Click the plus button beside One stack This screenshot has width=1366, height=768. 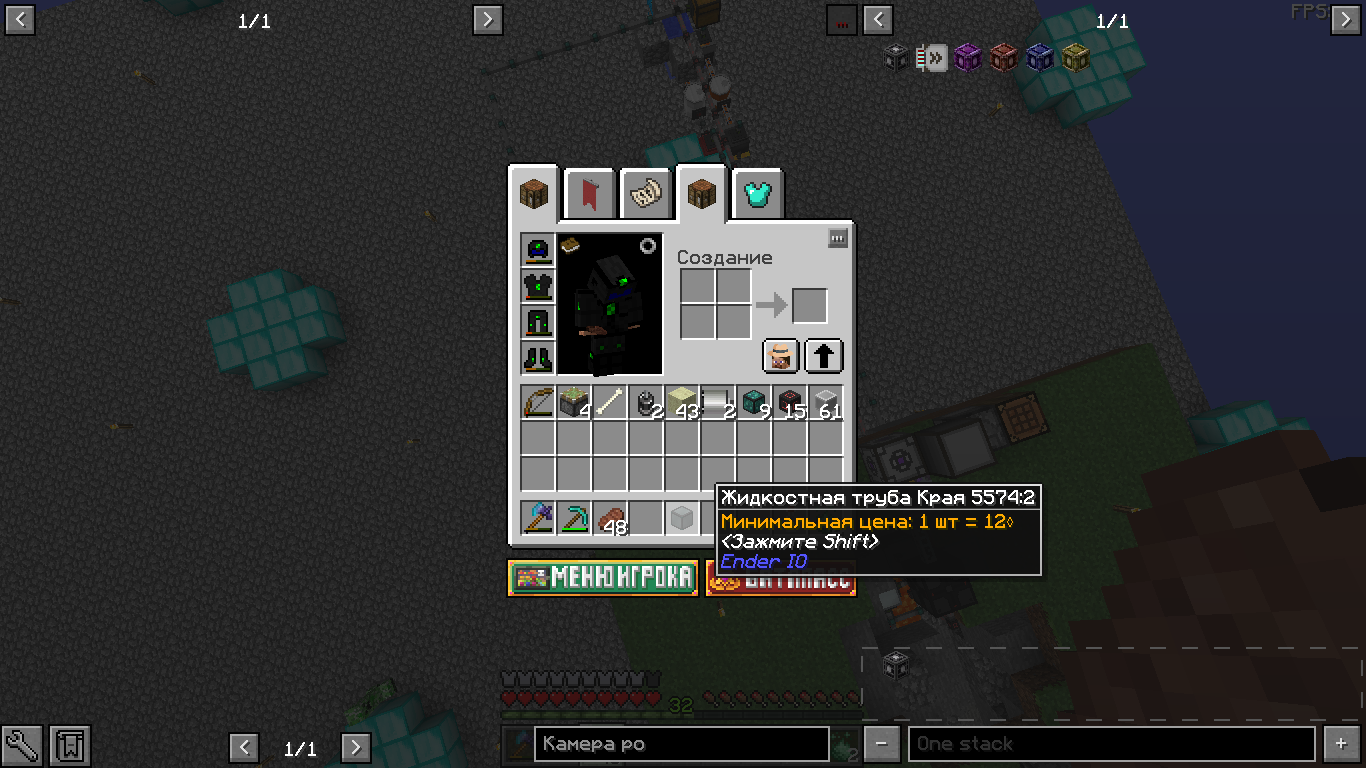[1342, 744]
